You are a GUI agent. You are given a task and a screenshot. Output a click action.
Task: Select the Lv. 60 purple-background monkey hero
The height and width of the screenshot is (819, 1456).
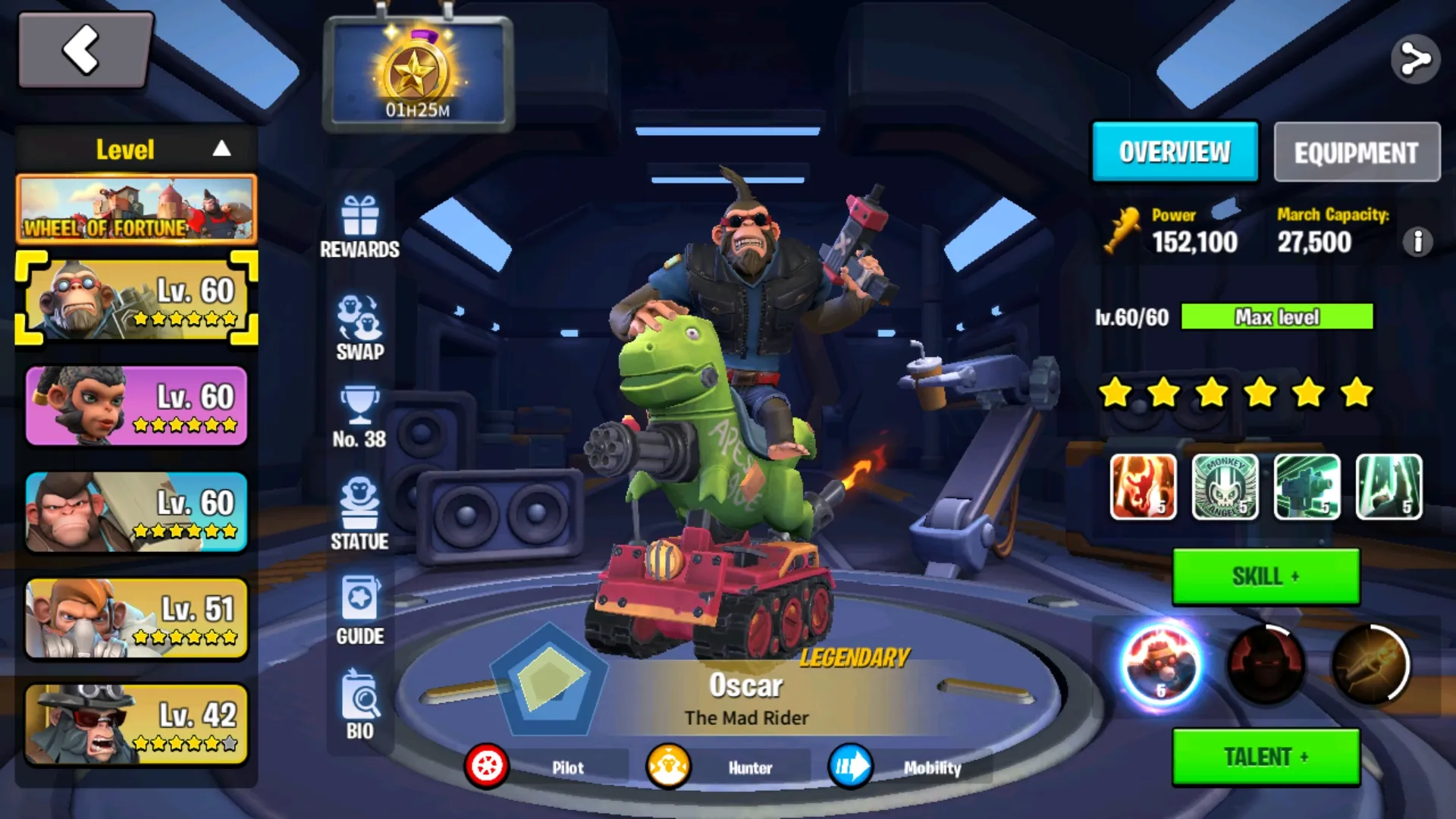click(136, 406)
